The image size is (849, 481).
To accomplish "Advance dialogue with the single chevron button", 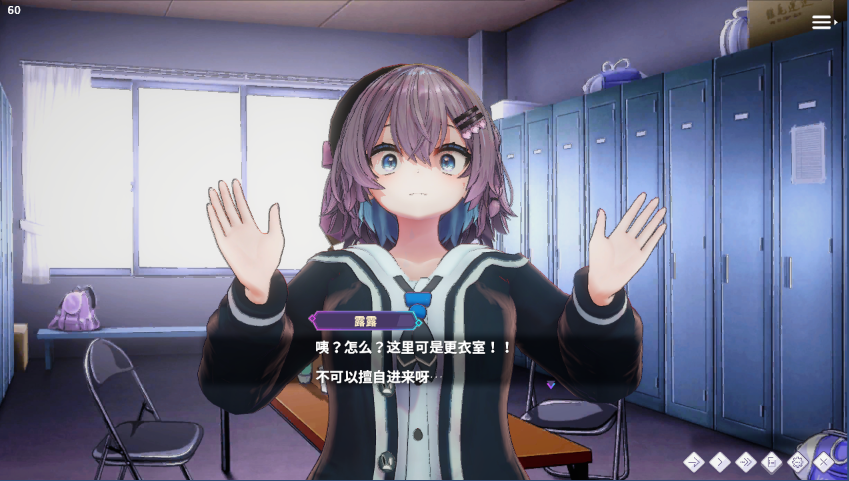I will point(720,462).
